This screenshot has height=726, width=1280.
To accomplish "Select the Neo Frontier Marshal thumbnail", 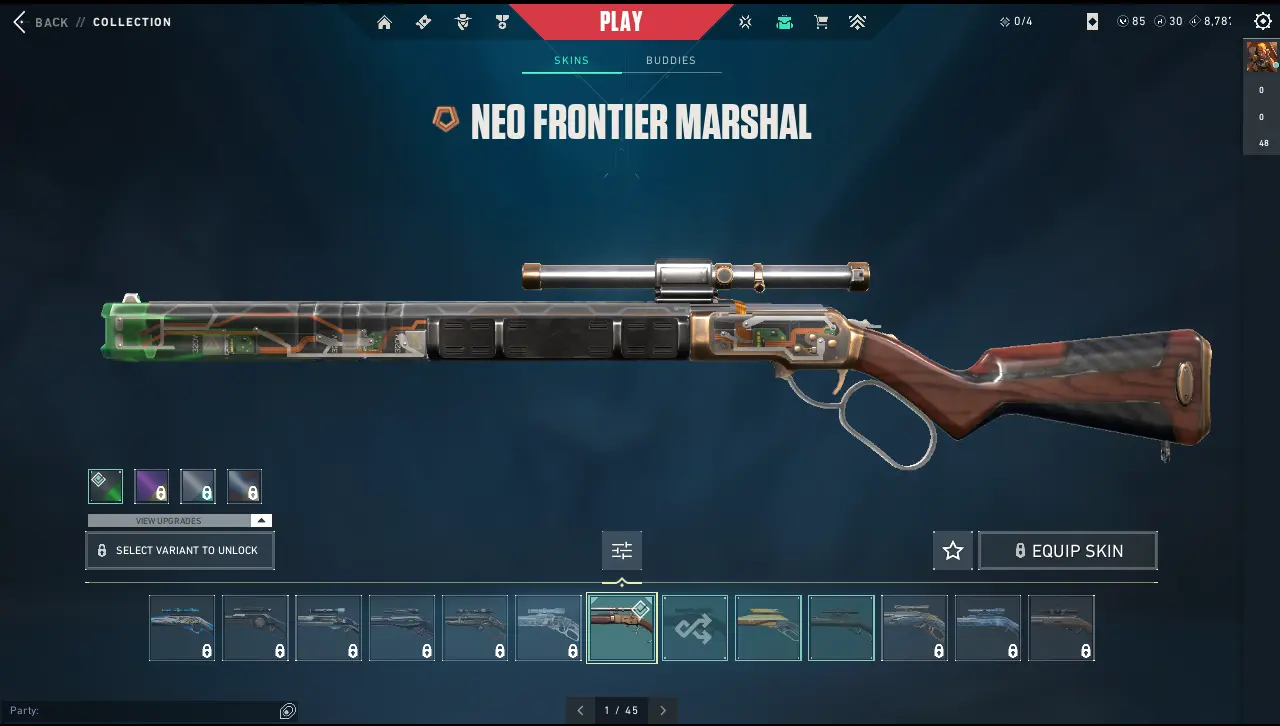I will [x=621, y=628].
